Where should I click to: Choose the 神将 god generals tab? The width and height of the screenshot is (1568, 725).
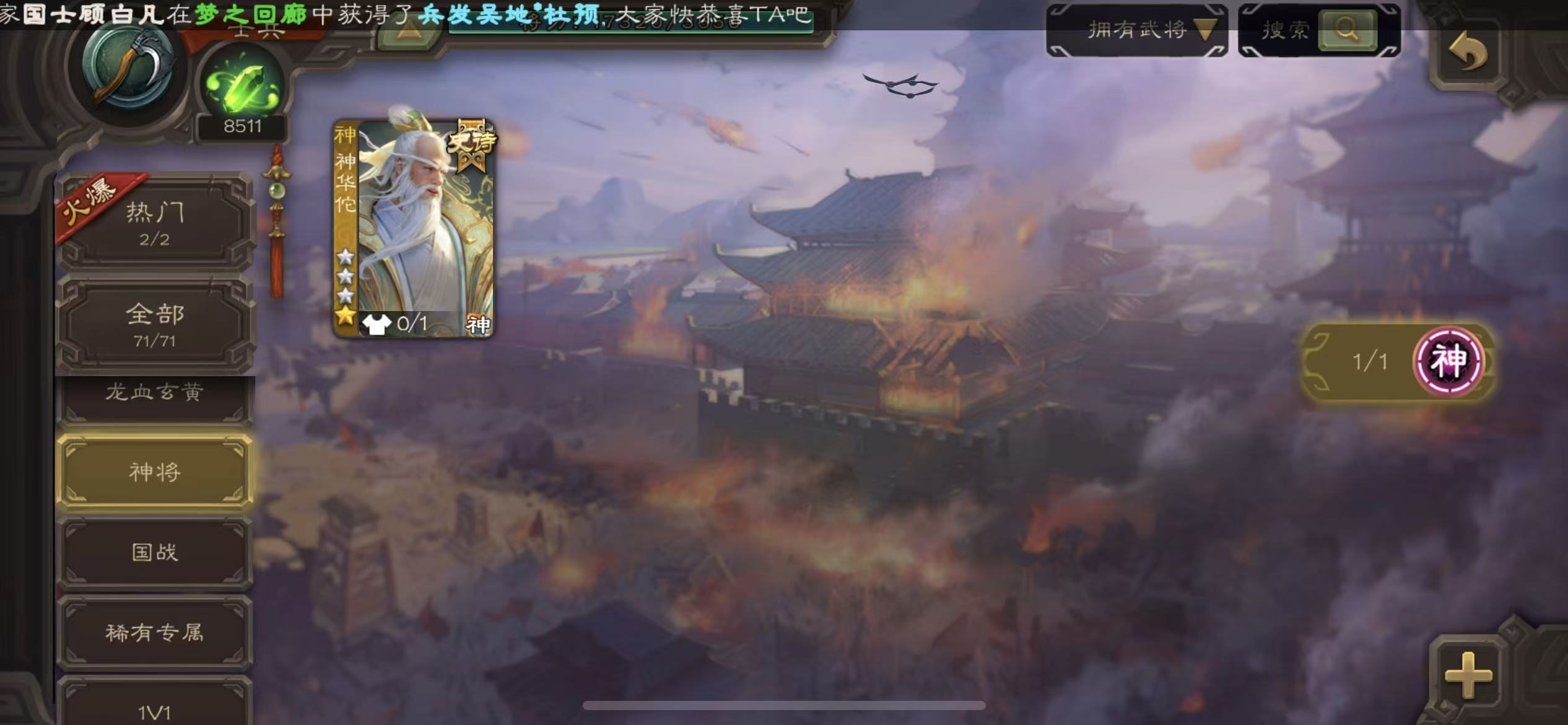point(155,473)
